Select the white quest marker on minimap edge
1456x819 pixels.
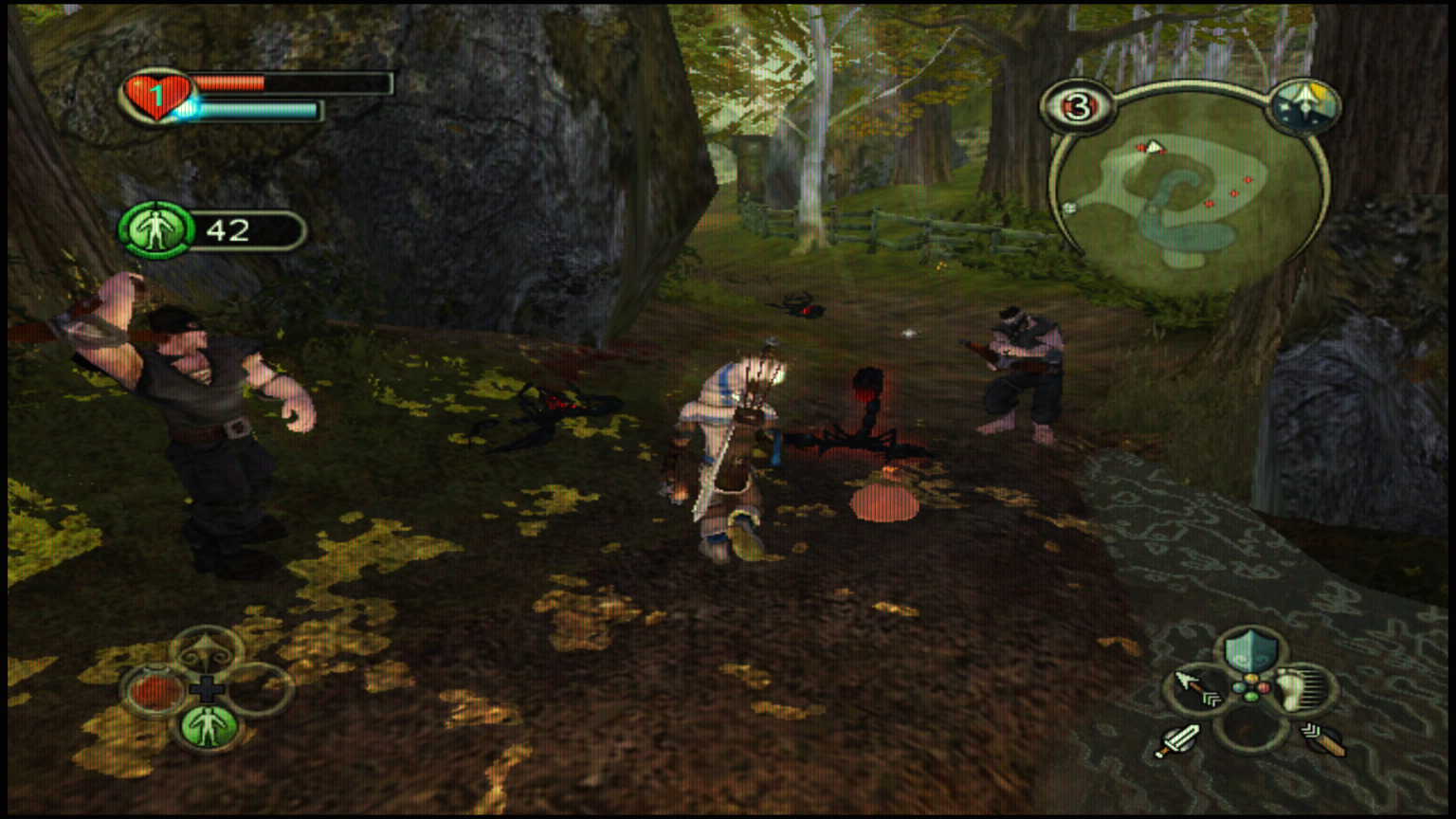[x=1069, y=209]
